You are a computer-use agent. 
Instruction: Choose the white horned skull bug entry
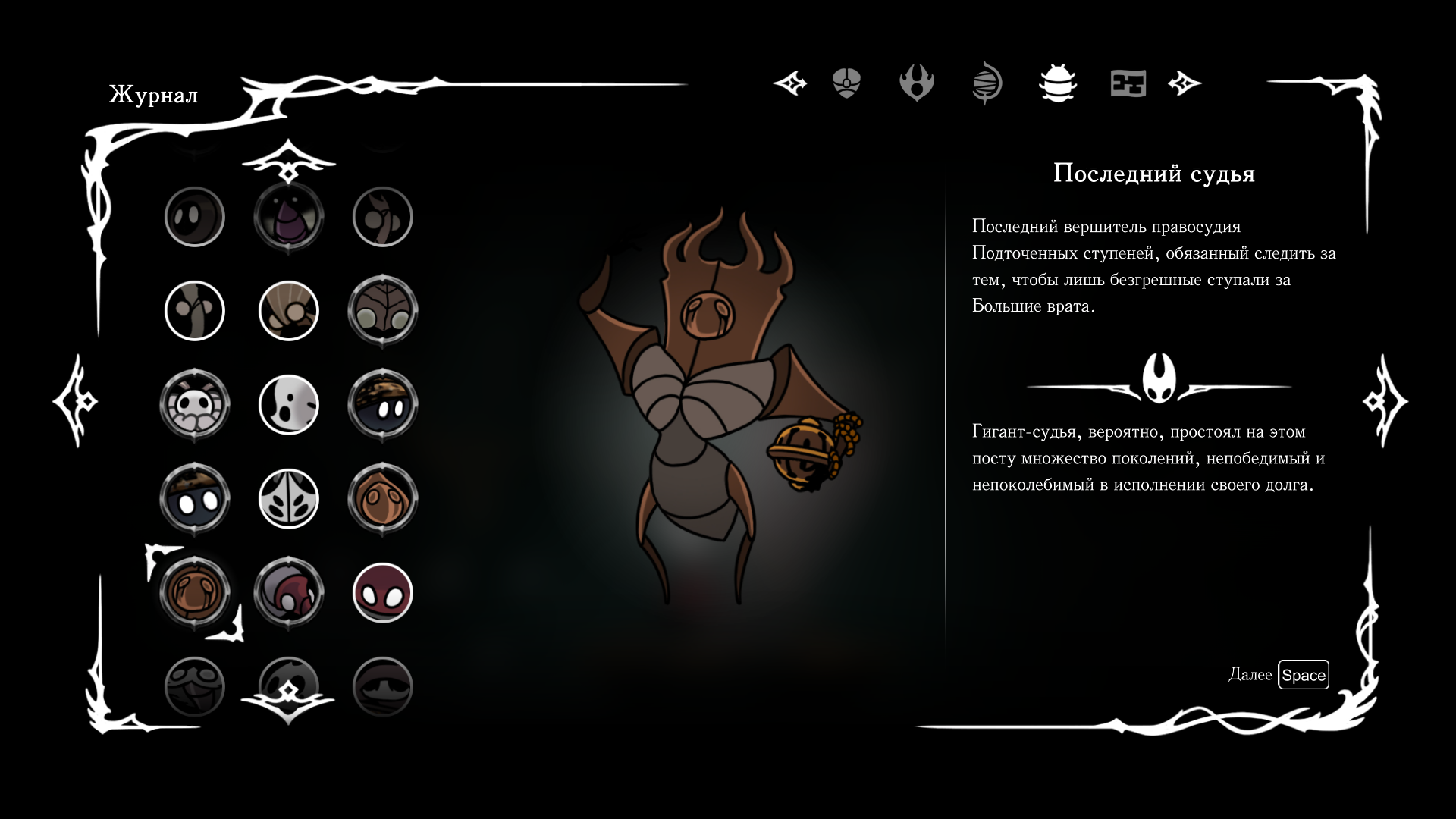(194, 405)
